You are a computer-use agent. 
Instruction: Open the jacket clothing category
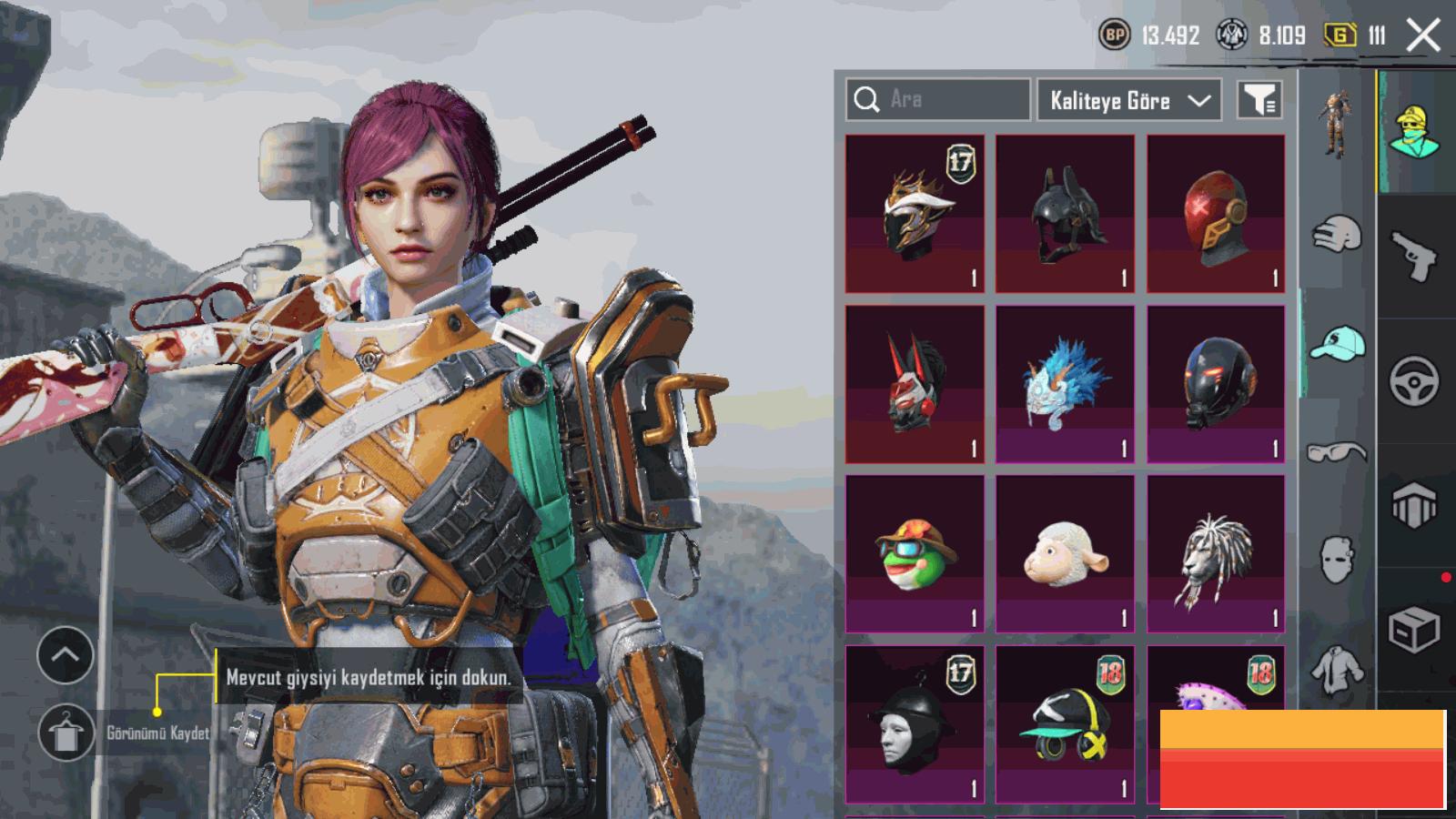coord(1336,670)
